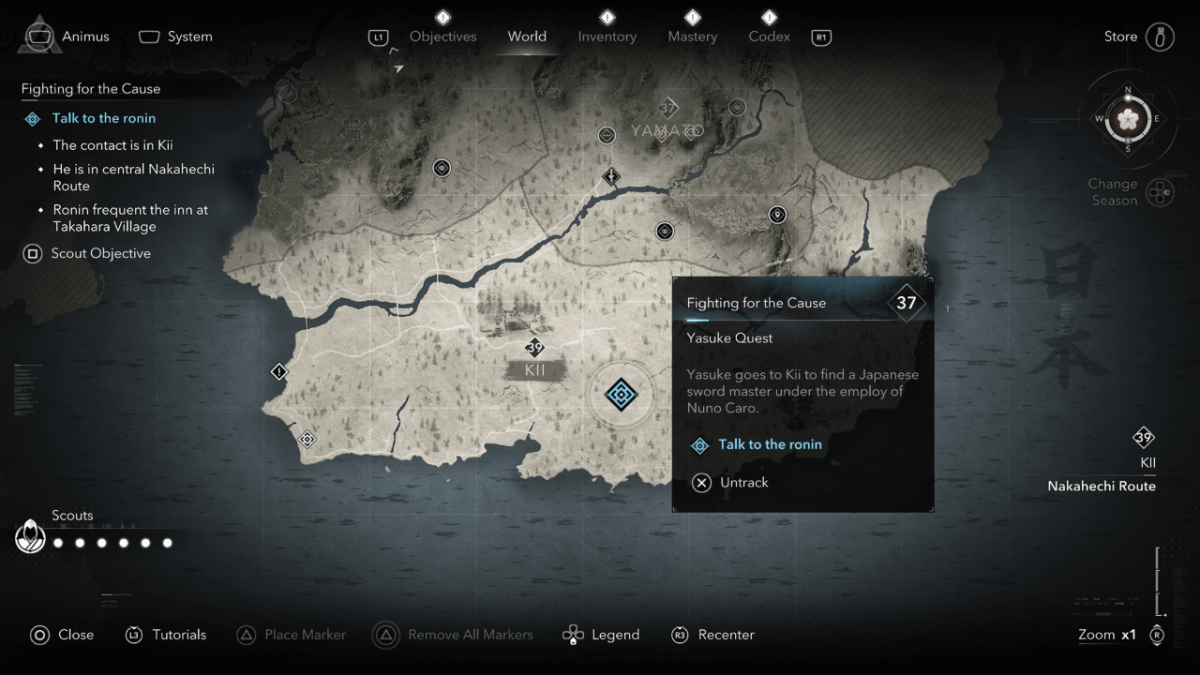The height and width of the screenshot is (675, 1200).
Task: Select the Kii region label on map
Action: tap(535, 370)
